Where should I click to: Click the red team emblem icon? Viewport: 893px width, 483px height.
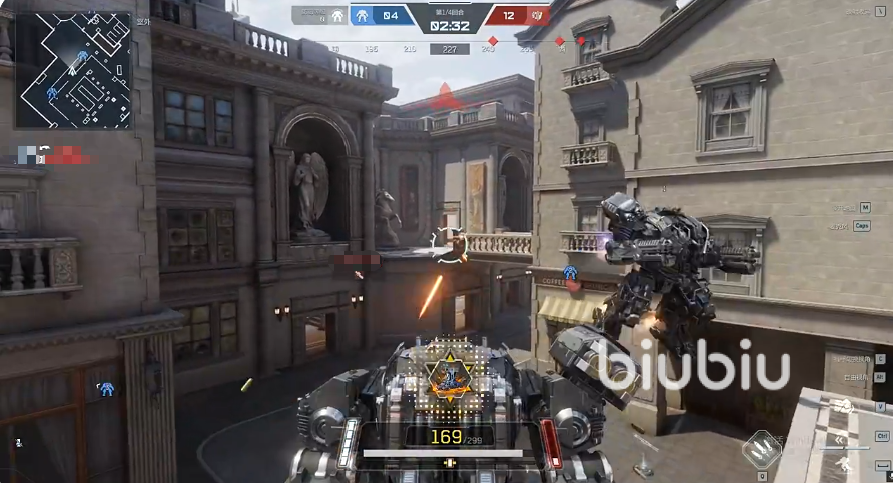538,15
